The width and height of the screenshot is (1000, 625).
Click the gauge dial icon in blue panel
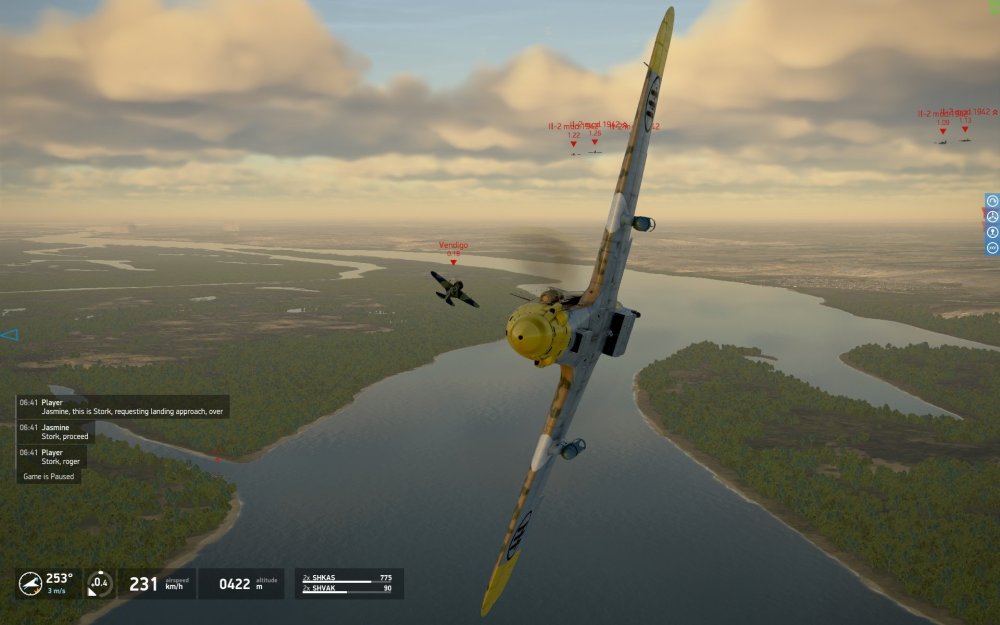(992, 201)
